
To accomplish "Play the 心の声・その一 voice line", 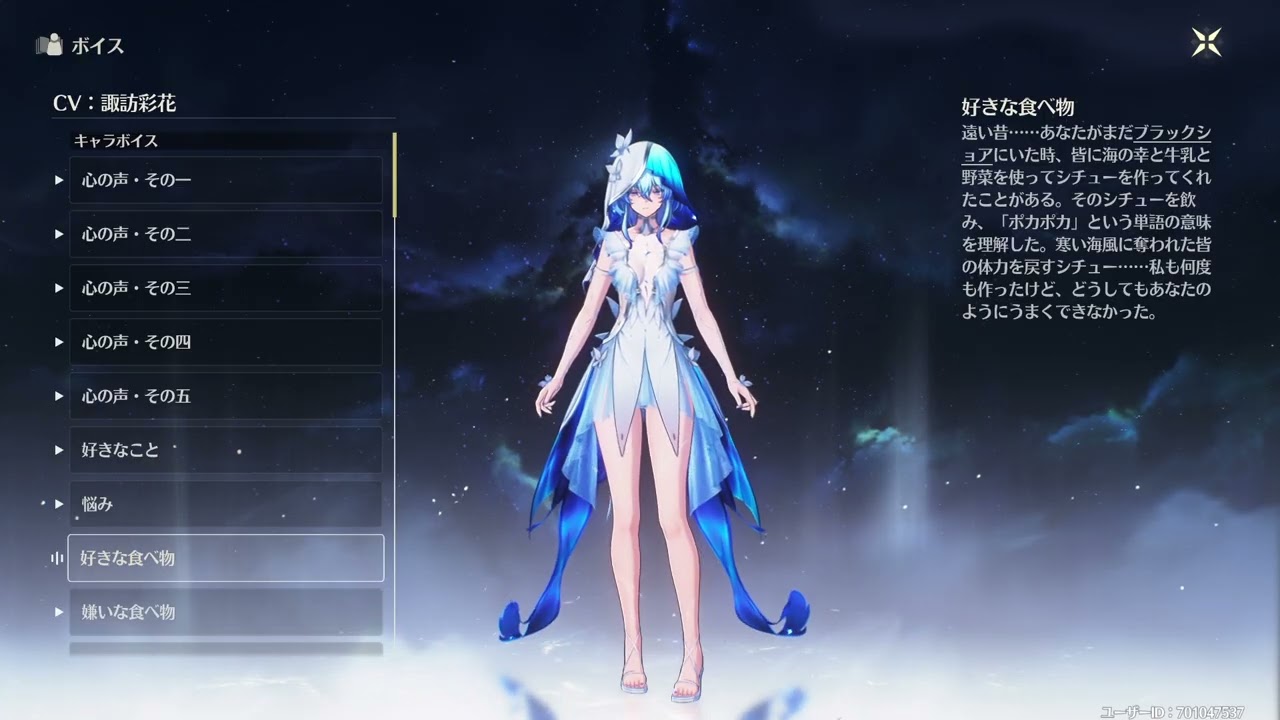I will click(x=225, y=180).
